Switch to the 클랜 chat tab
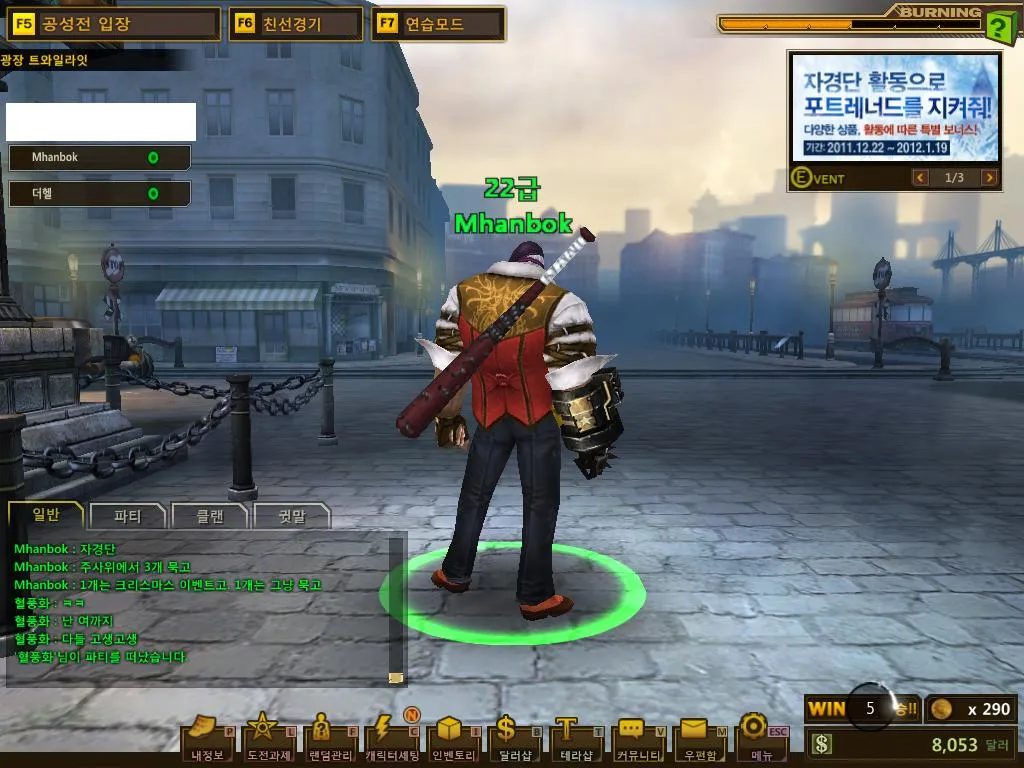This screenshot has width=1024, height=768. (209, 516)
